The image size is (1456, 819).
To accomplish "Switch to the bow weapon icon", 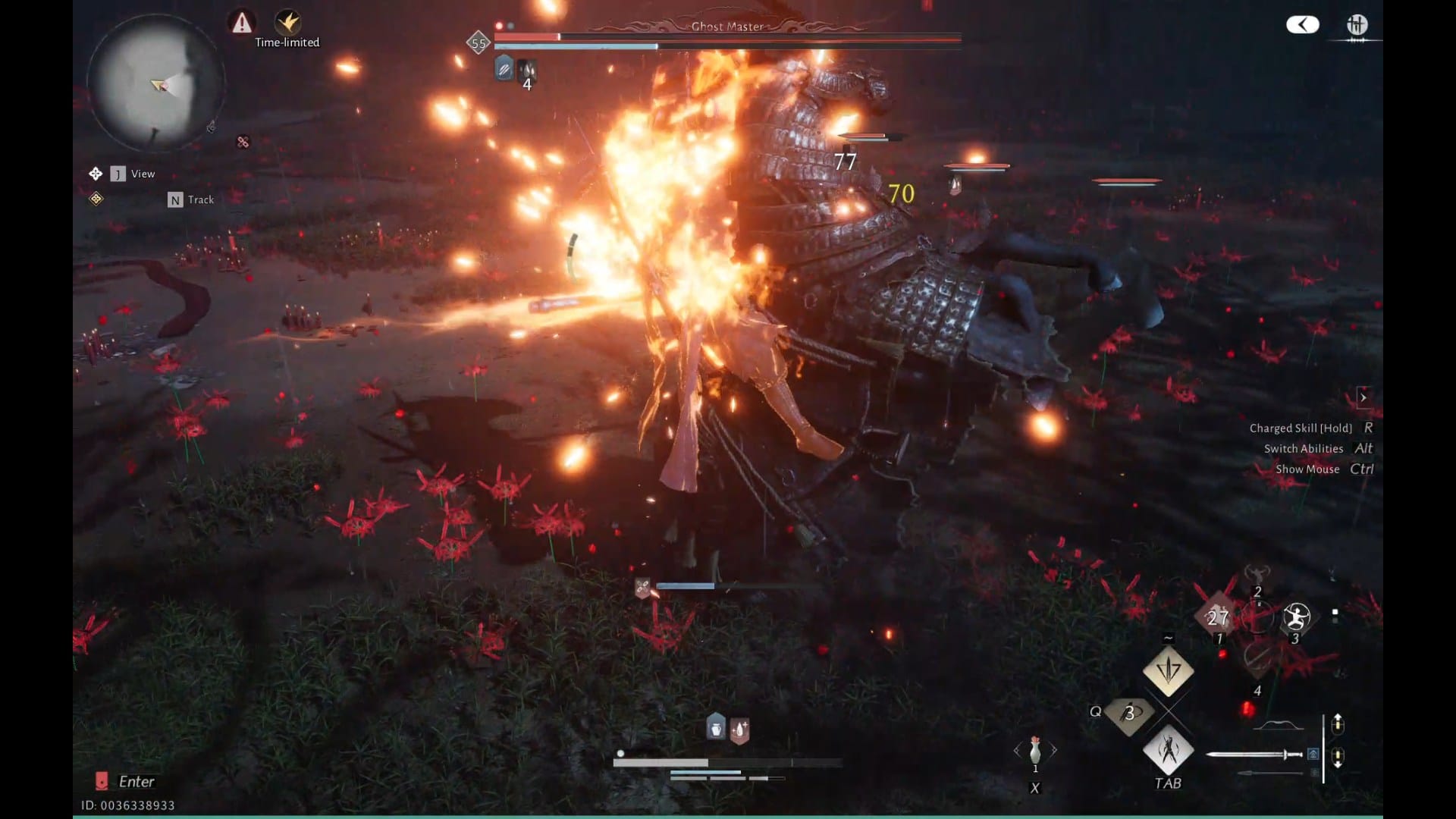I will 1278,726.
